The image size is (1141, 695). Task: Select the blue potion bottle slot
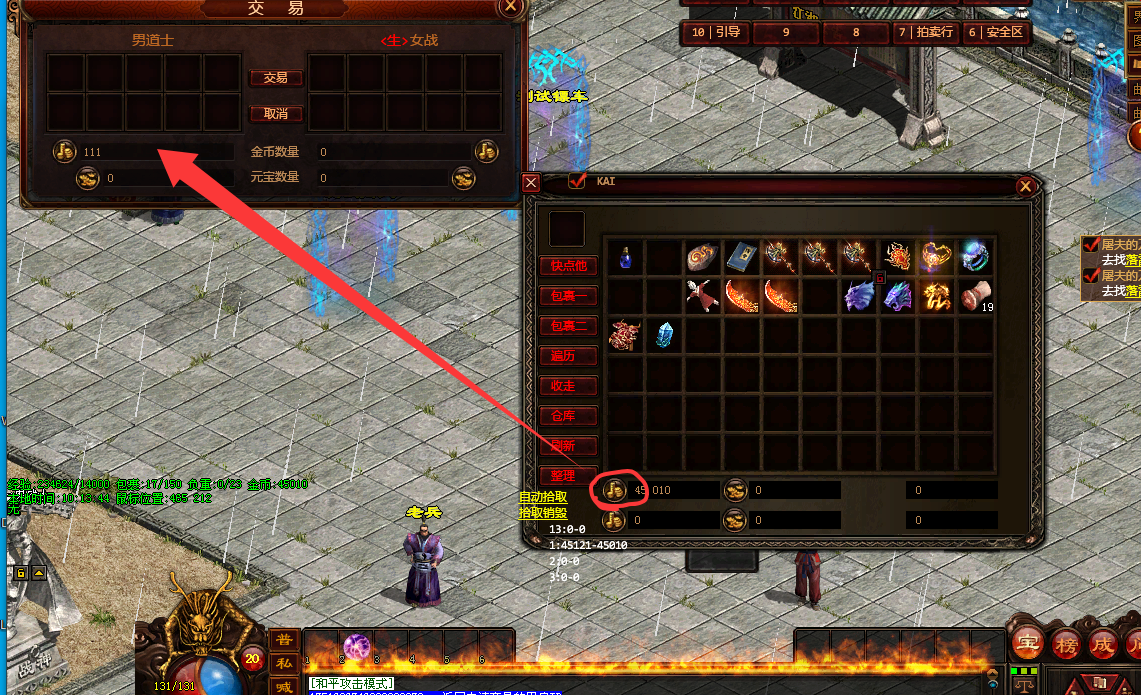click(x=625, y=258)
